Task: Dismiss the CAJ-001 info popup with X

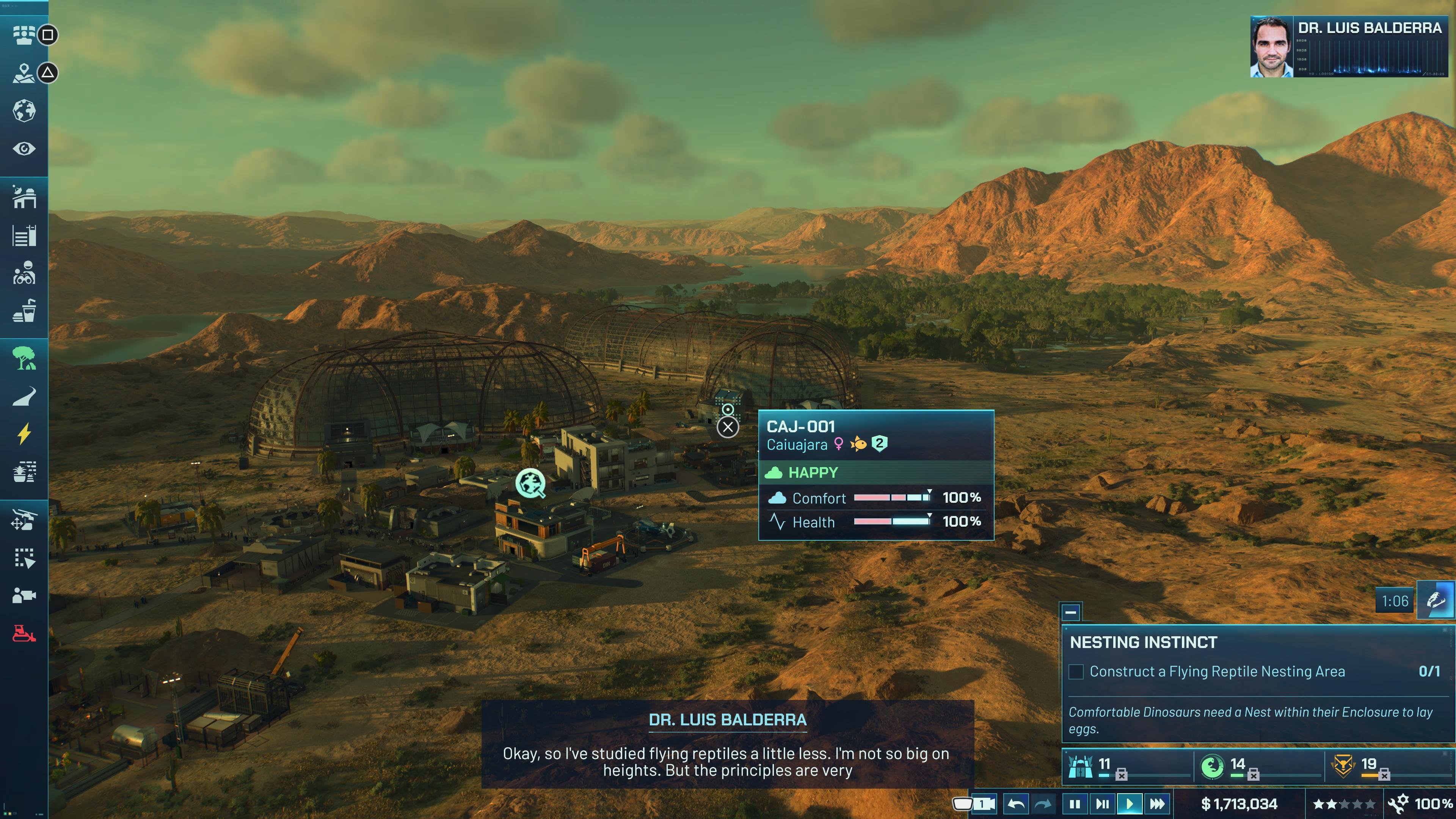Action: coord(728,428)
